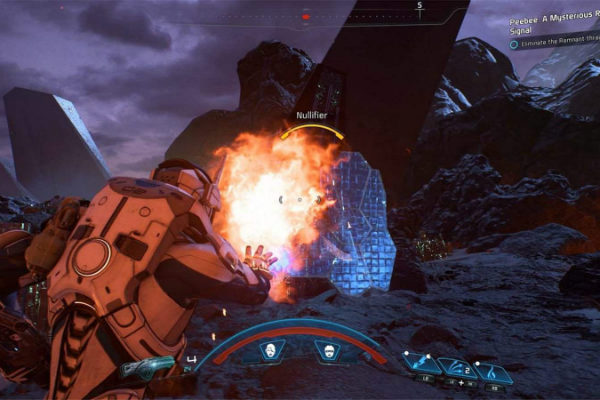Click the S heading mark on the compass
The width and height of the screenshot is (600, 400).
coord(419,6)
